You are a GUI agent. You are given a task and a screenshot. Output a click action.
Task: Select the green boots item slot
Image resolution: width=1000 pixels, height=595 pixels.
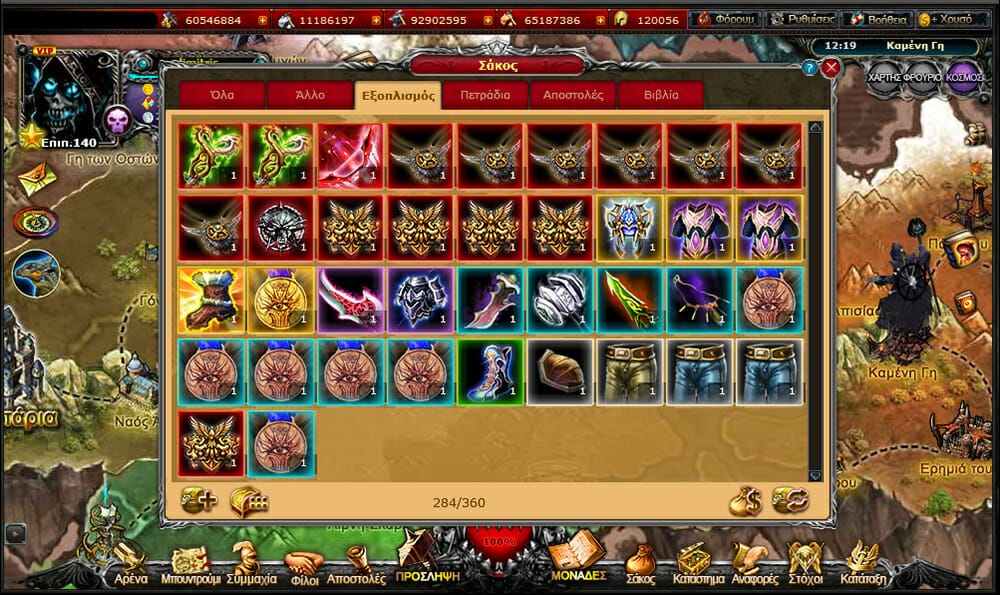[x=490, y=371]
